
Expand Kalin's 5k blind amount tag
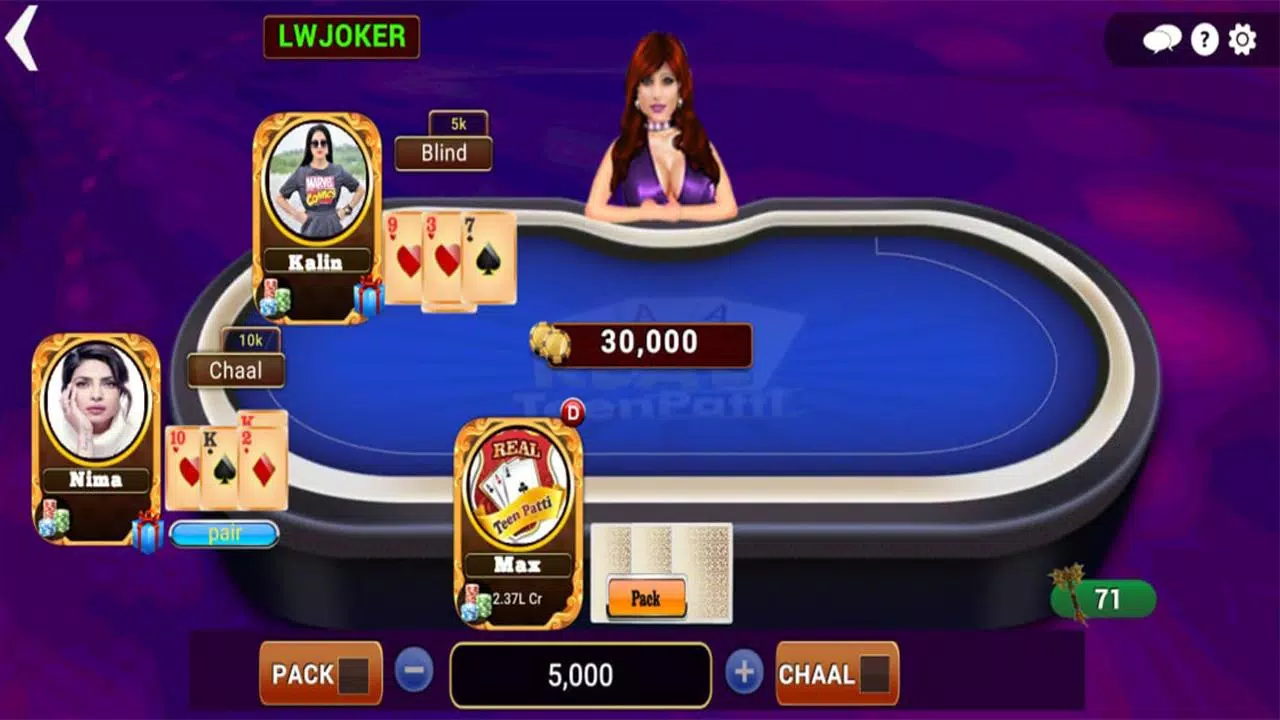(x=458, y=122)
